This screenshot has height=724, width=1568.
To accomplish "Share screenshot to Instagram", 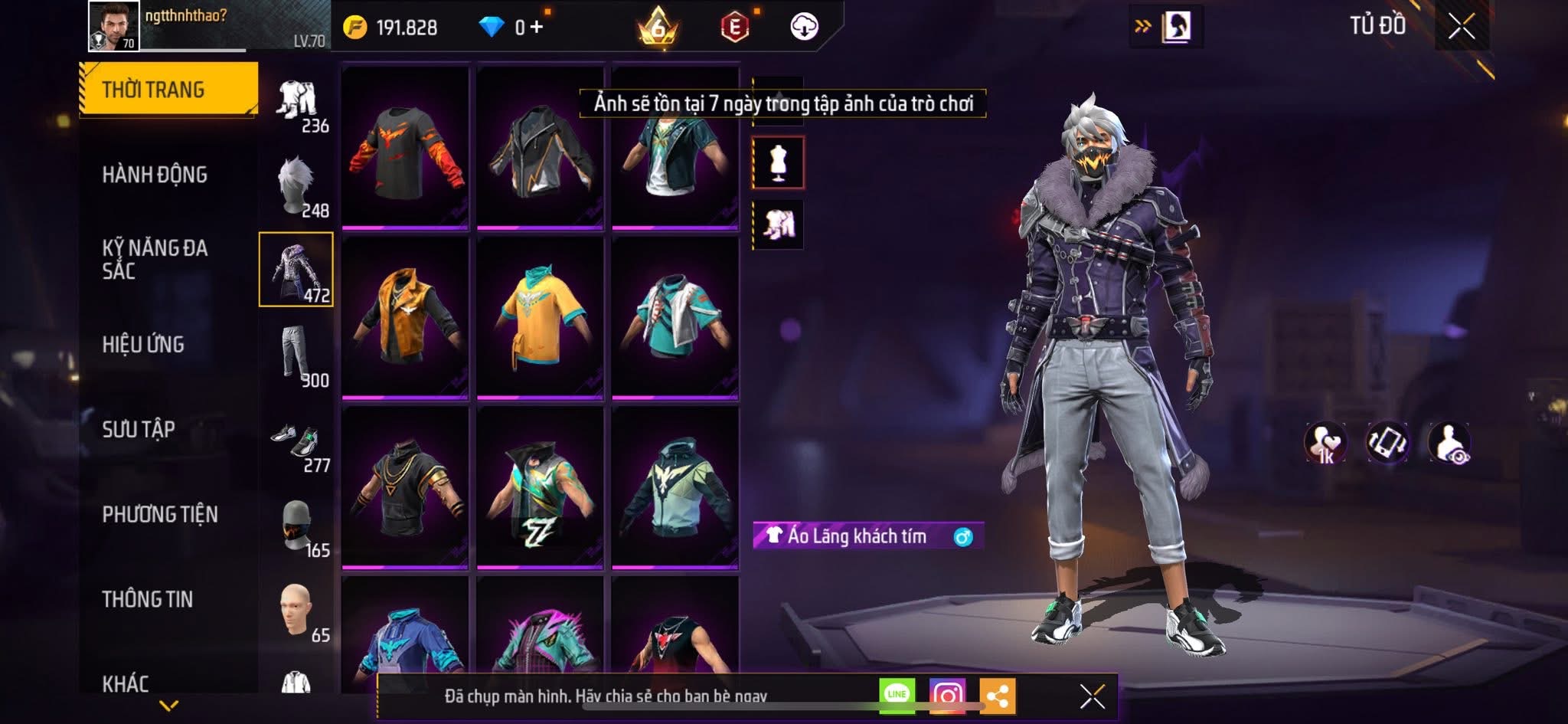I will tap(947, 695).
